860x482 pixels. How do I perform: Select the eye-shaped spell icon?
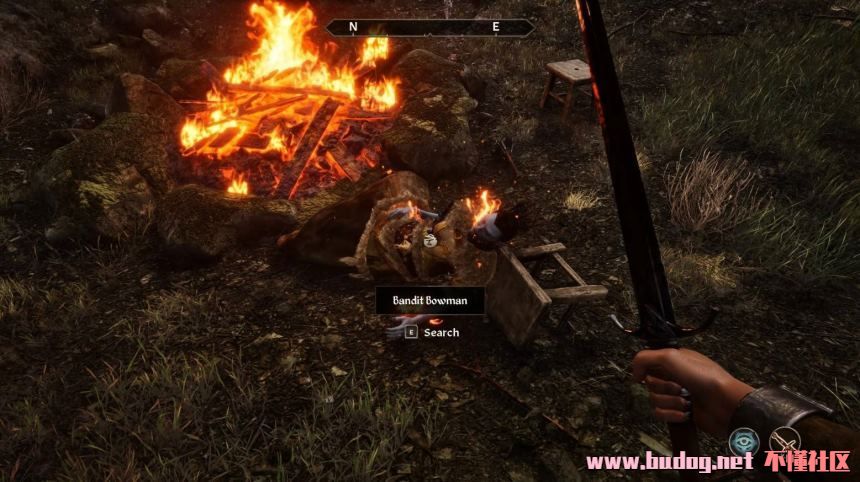[743, 441]
